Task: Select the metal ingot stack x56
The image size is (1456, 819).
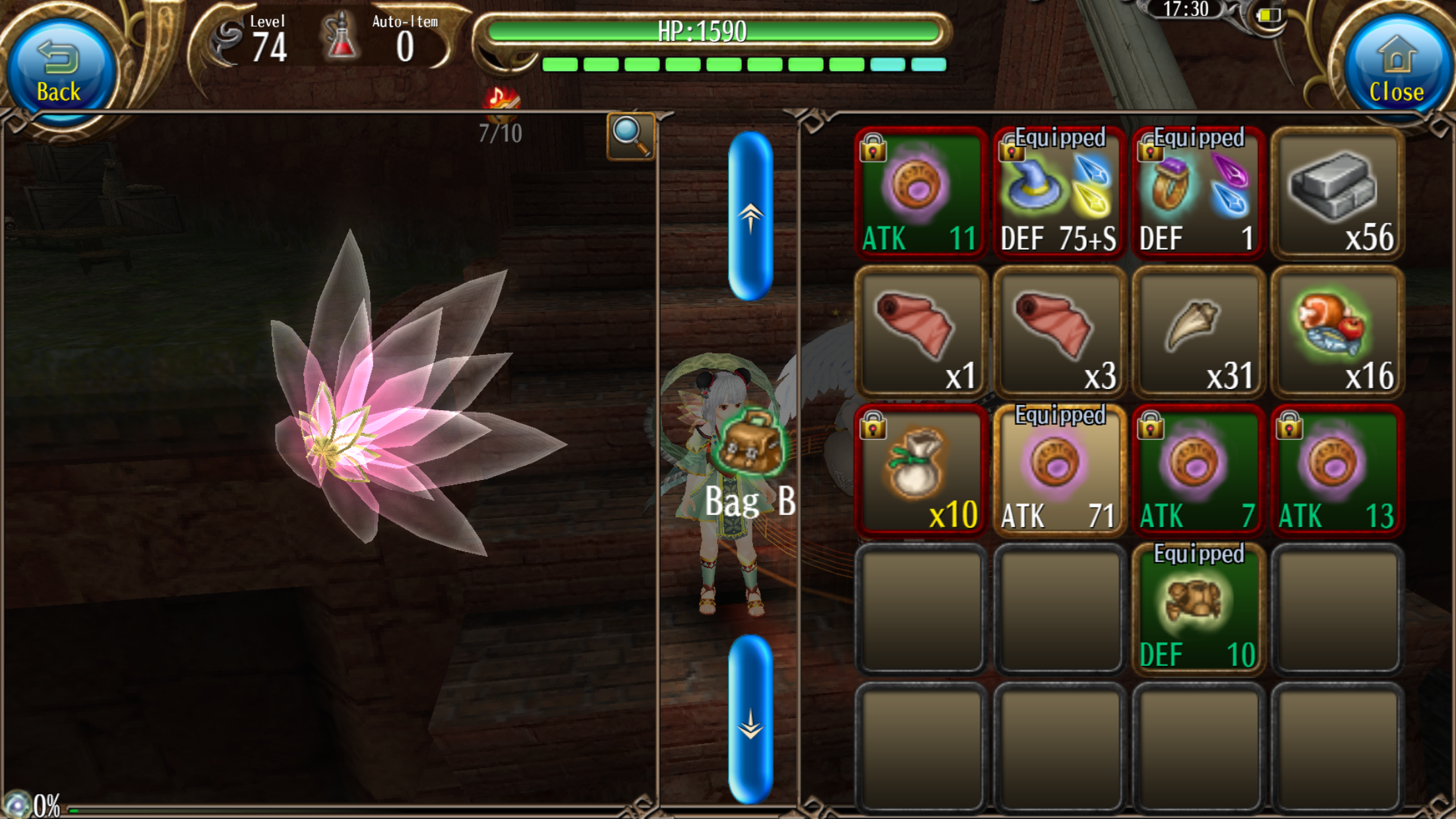Action: coord(1337,193)
